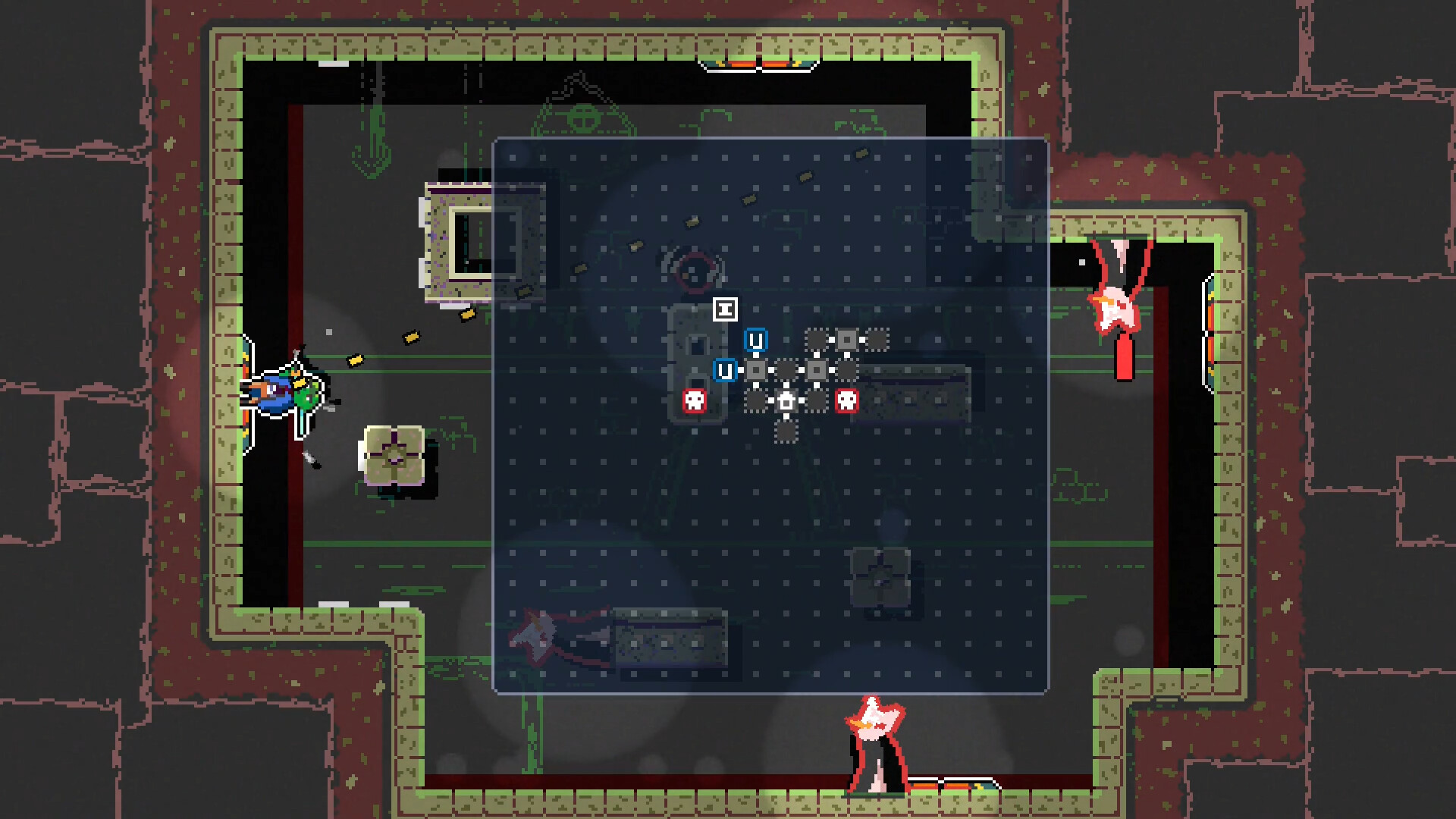
Task: Expand the dotted node left of the house node
Action: 755,401
